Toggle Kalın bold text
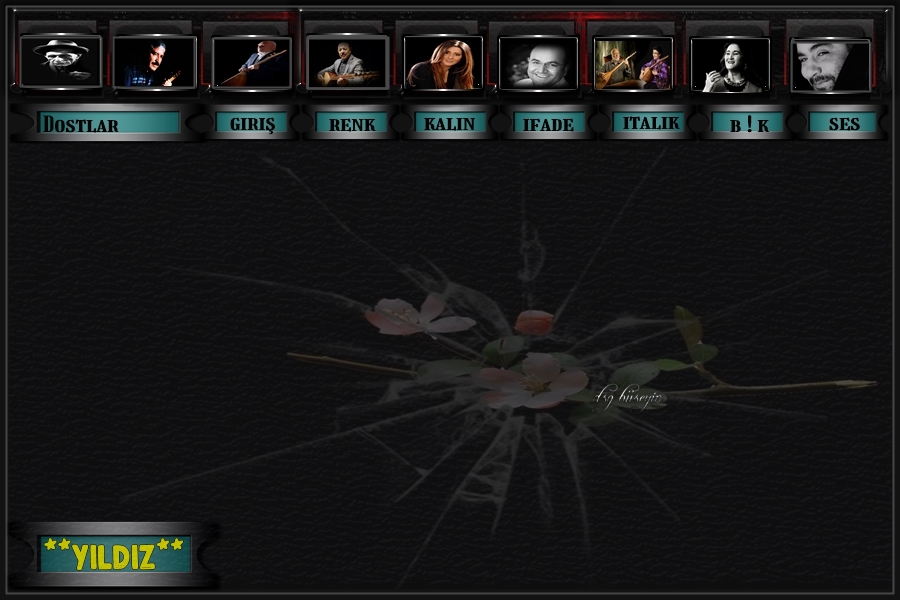Screen dimensions: 900x600 [x=451, y=123]
